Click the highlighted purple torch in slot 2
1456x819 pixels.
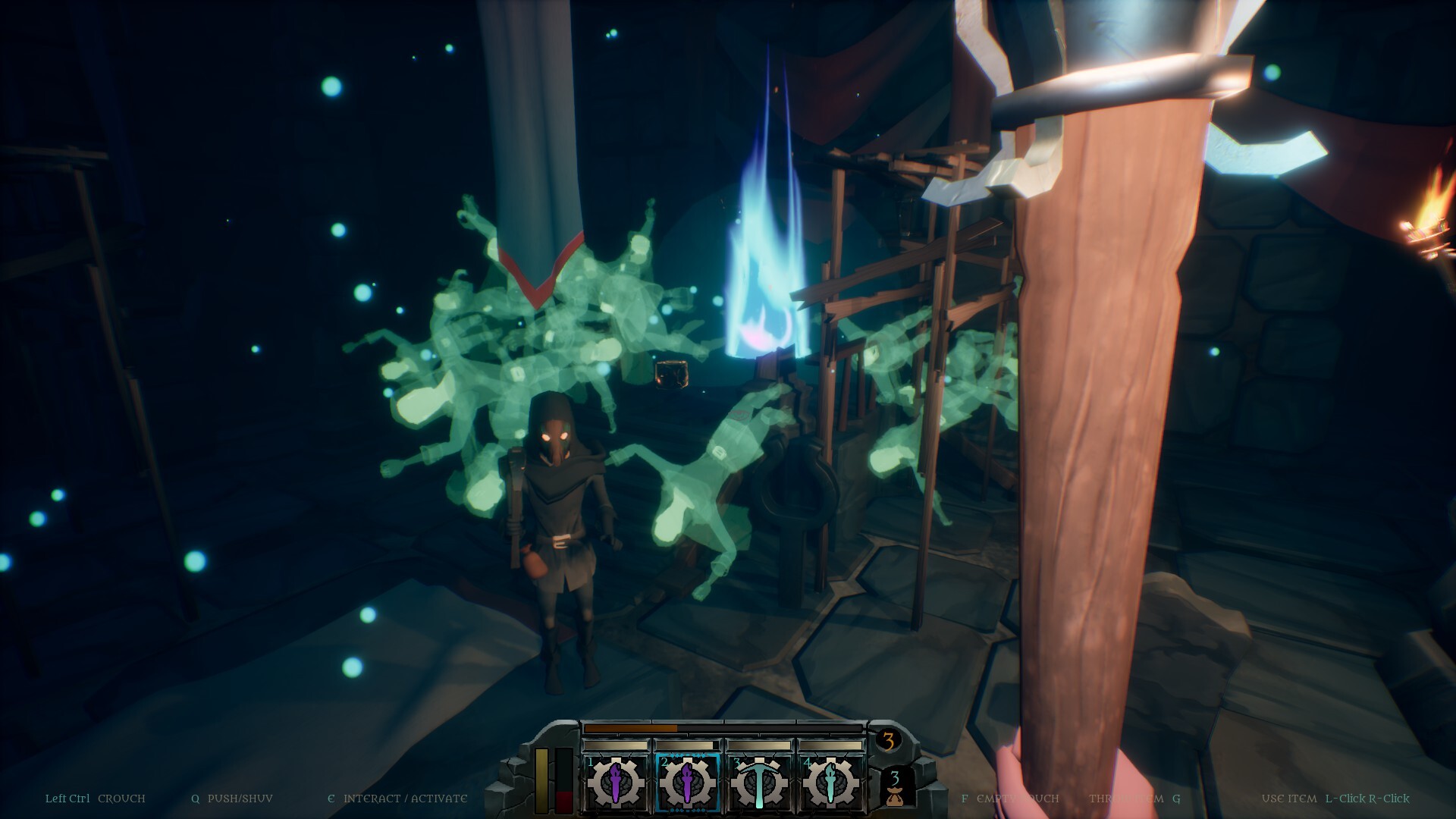click(689, 781)
